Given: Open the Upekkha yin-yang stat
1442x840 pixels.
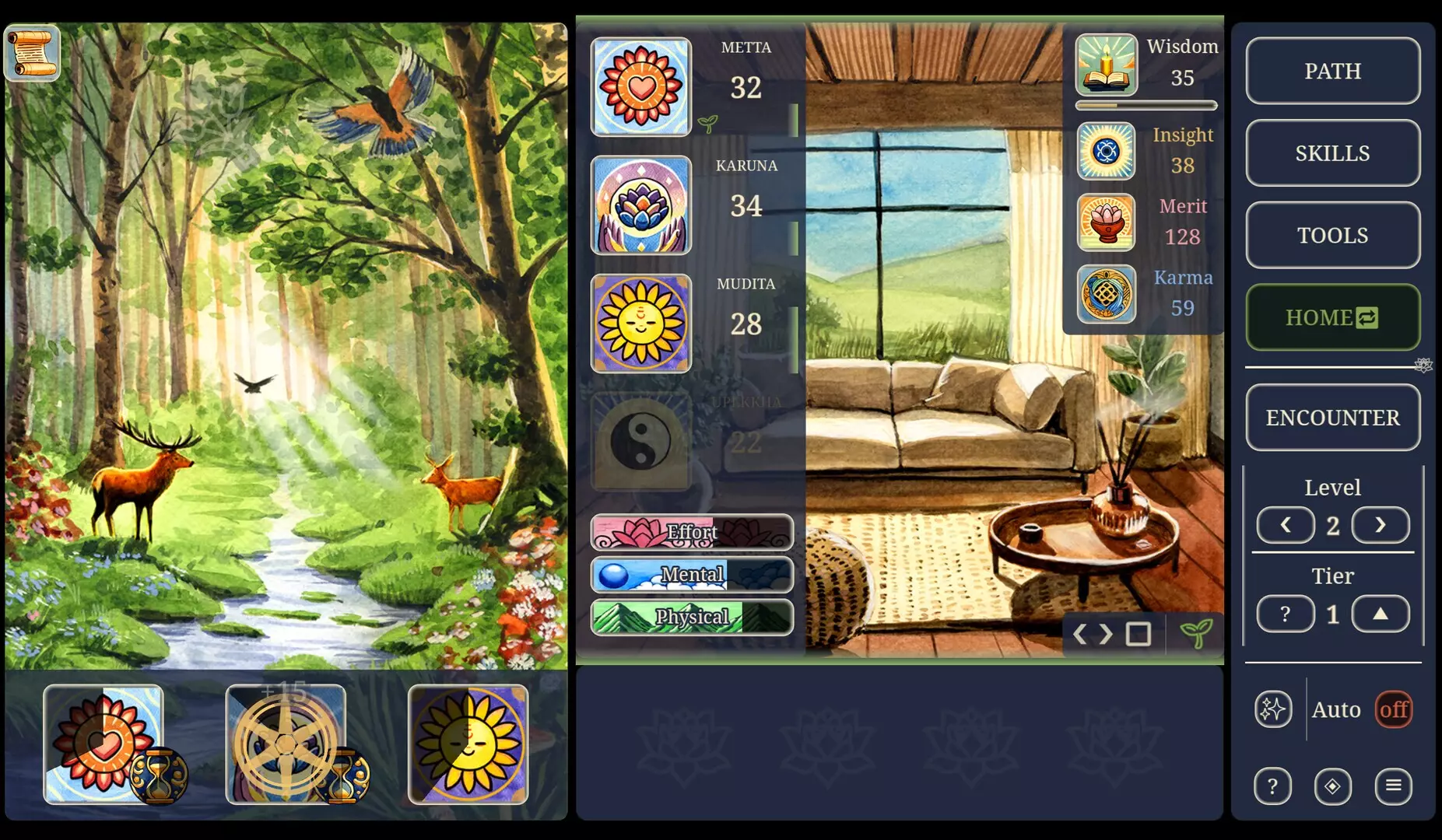Looking at the screenshot, I should pos(640,443).
